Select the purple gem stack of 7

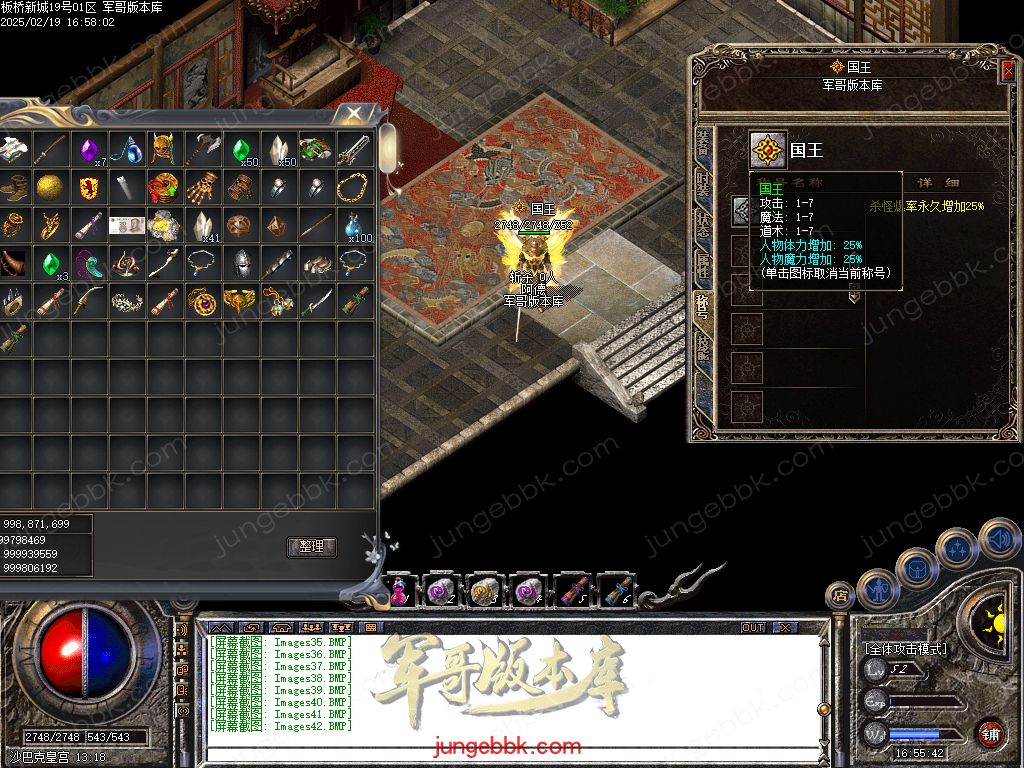click(x=89, y=150)
